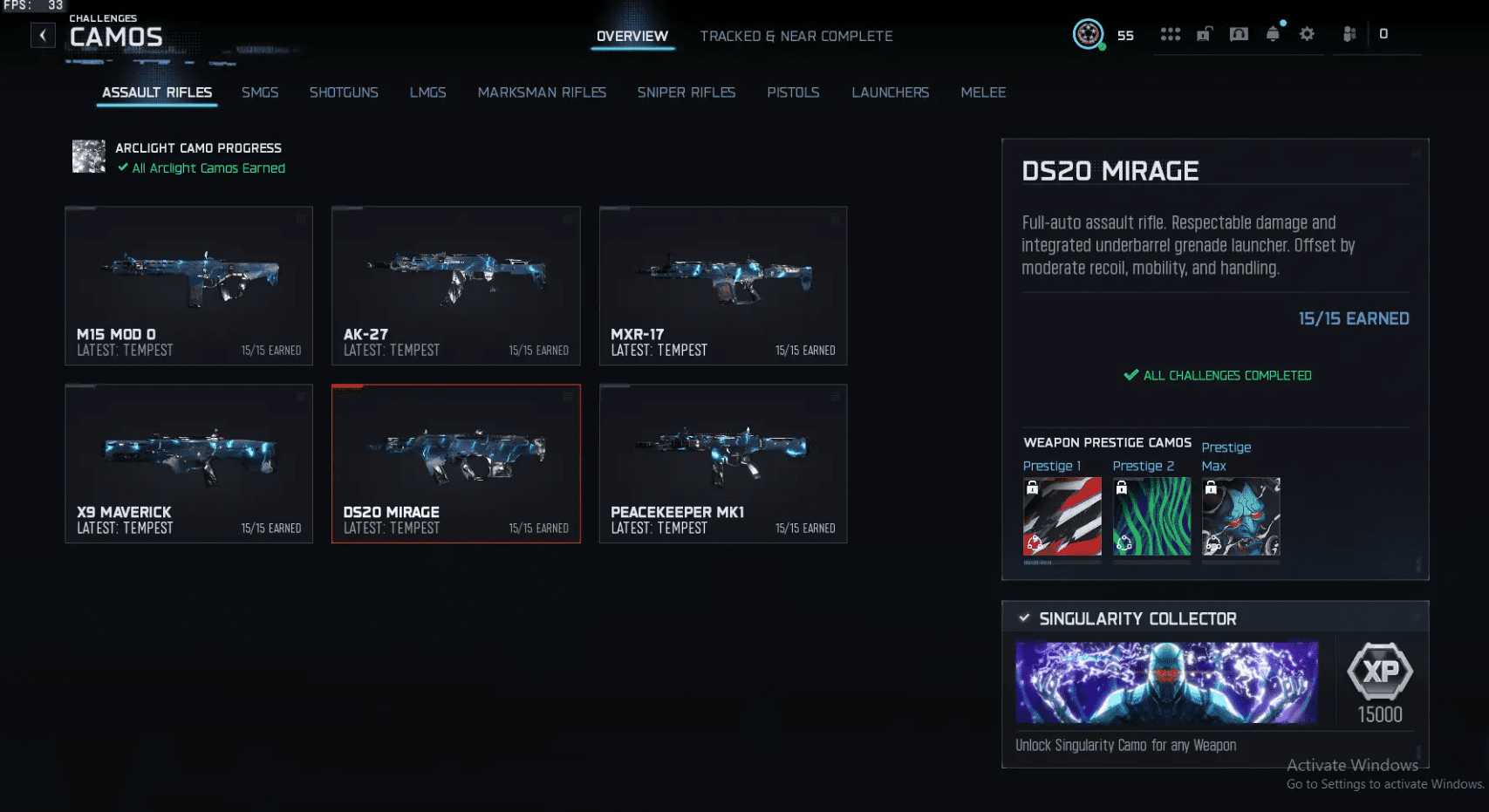The width and height of the screenshot is (1489, 812).
Task: Open the voice chat headset icon
Action: click(x=1239, y=33)
